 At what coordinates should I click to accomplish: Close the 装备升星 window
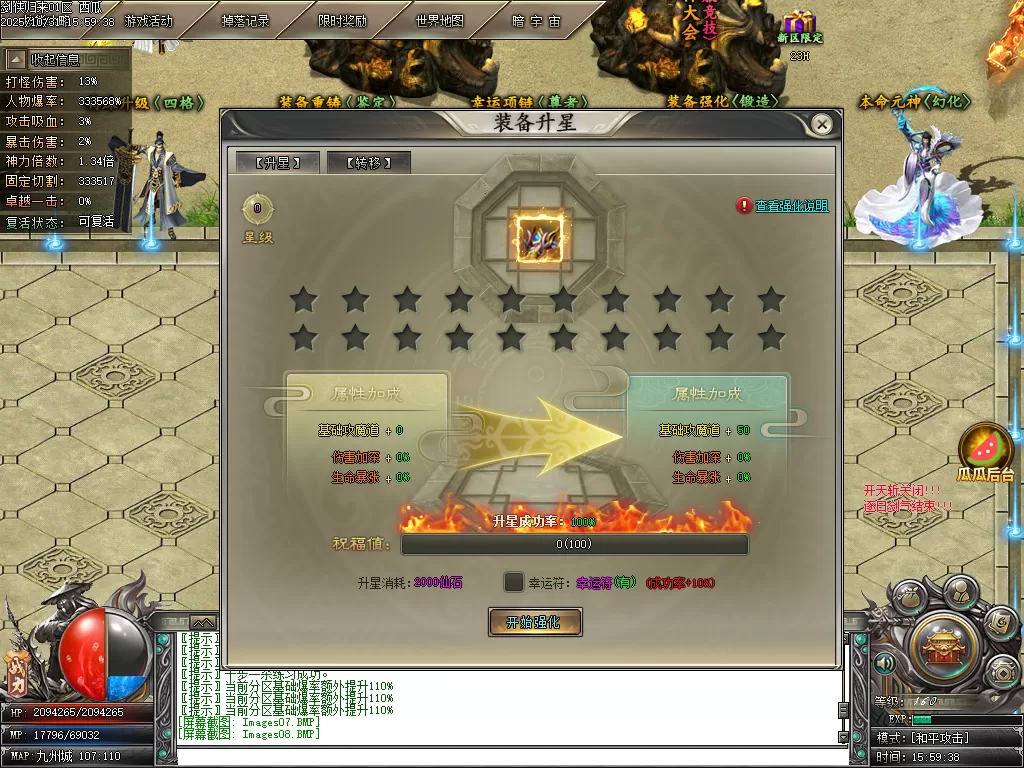pyautogui.click(x=821, y=124)
